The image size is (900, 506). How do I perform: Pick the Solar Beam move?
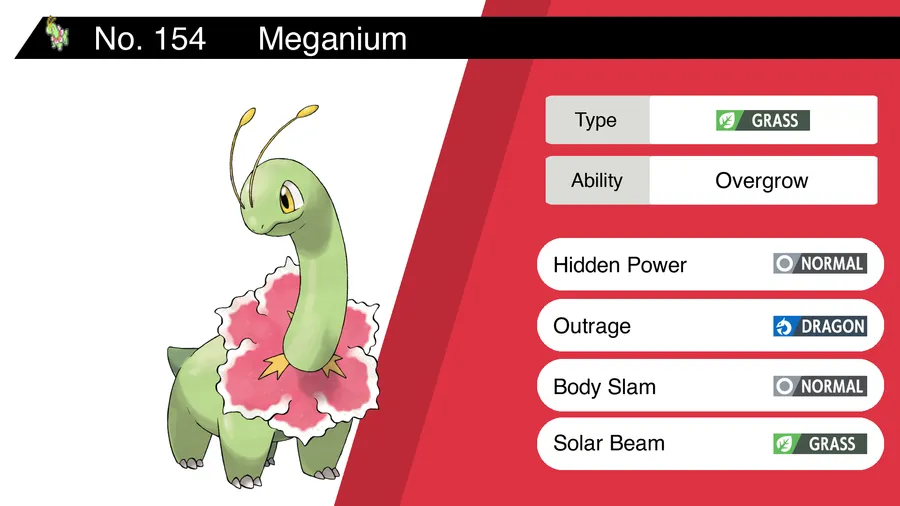[x=710, y=443]
